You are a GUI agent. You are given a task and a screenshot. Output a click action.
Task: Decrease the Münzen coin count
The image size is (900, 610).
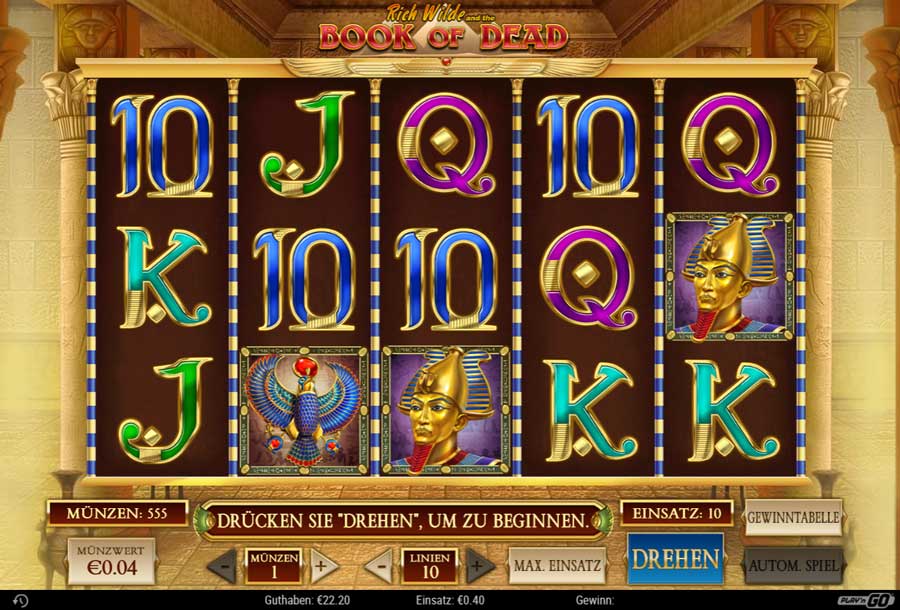point(223,566)
